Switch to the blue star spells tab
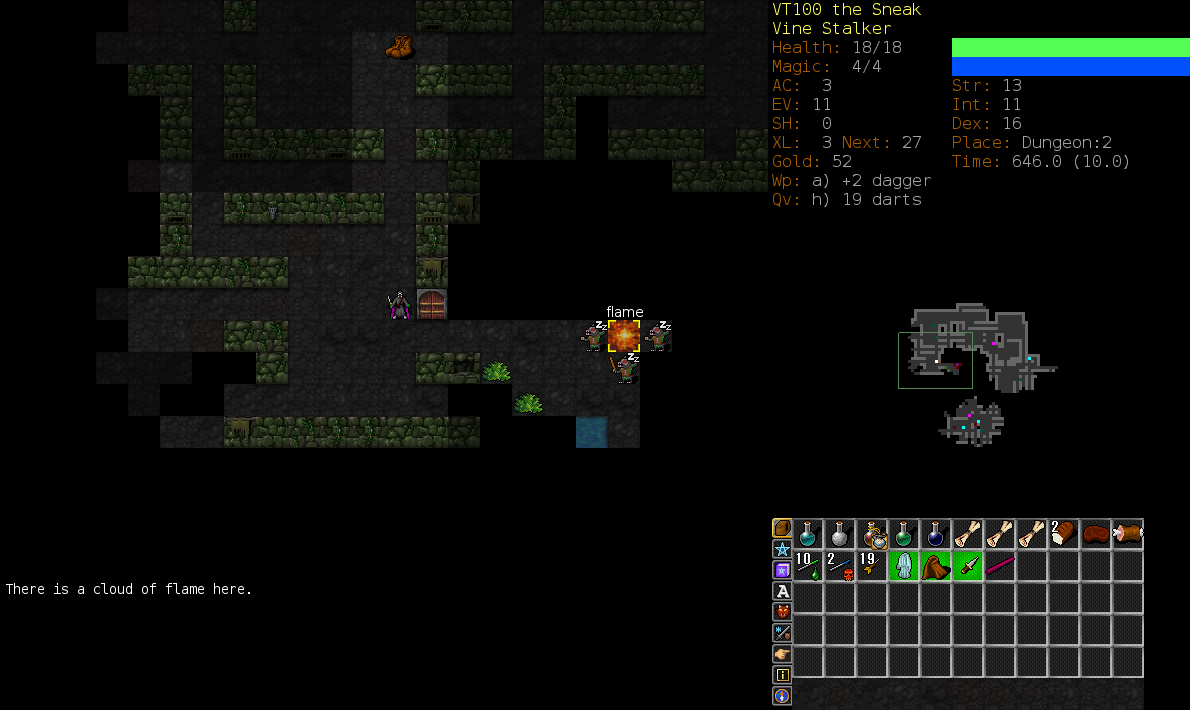1190x710 pixels. (x=782, y=549)
